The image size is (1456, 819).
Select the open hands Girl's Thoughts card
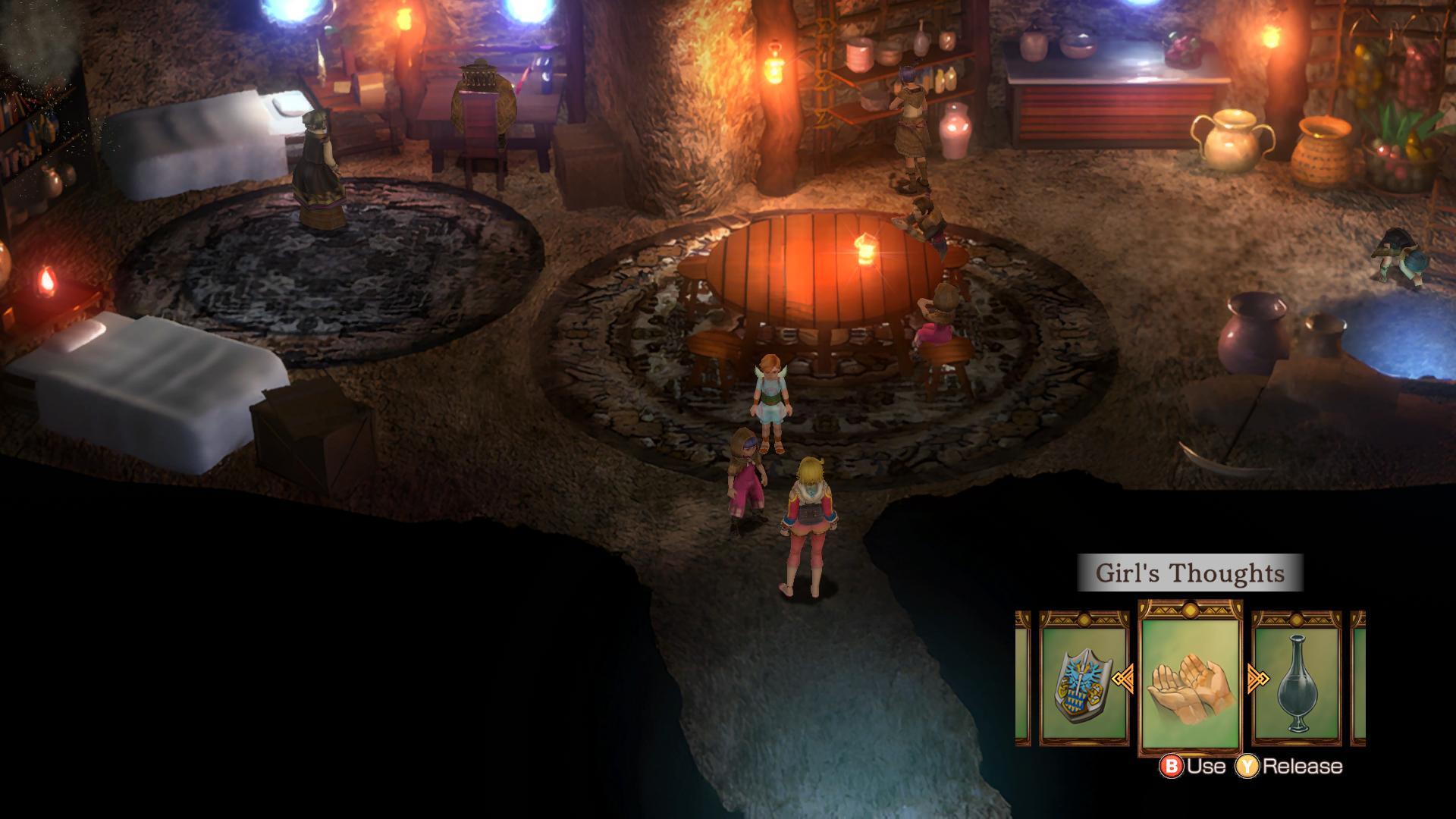(x=1190, y=679)
